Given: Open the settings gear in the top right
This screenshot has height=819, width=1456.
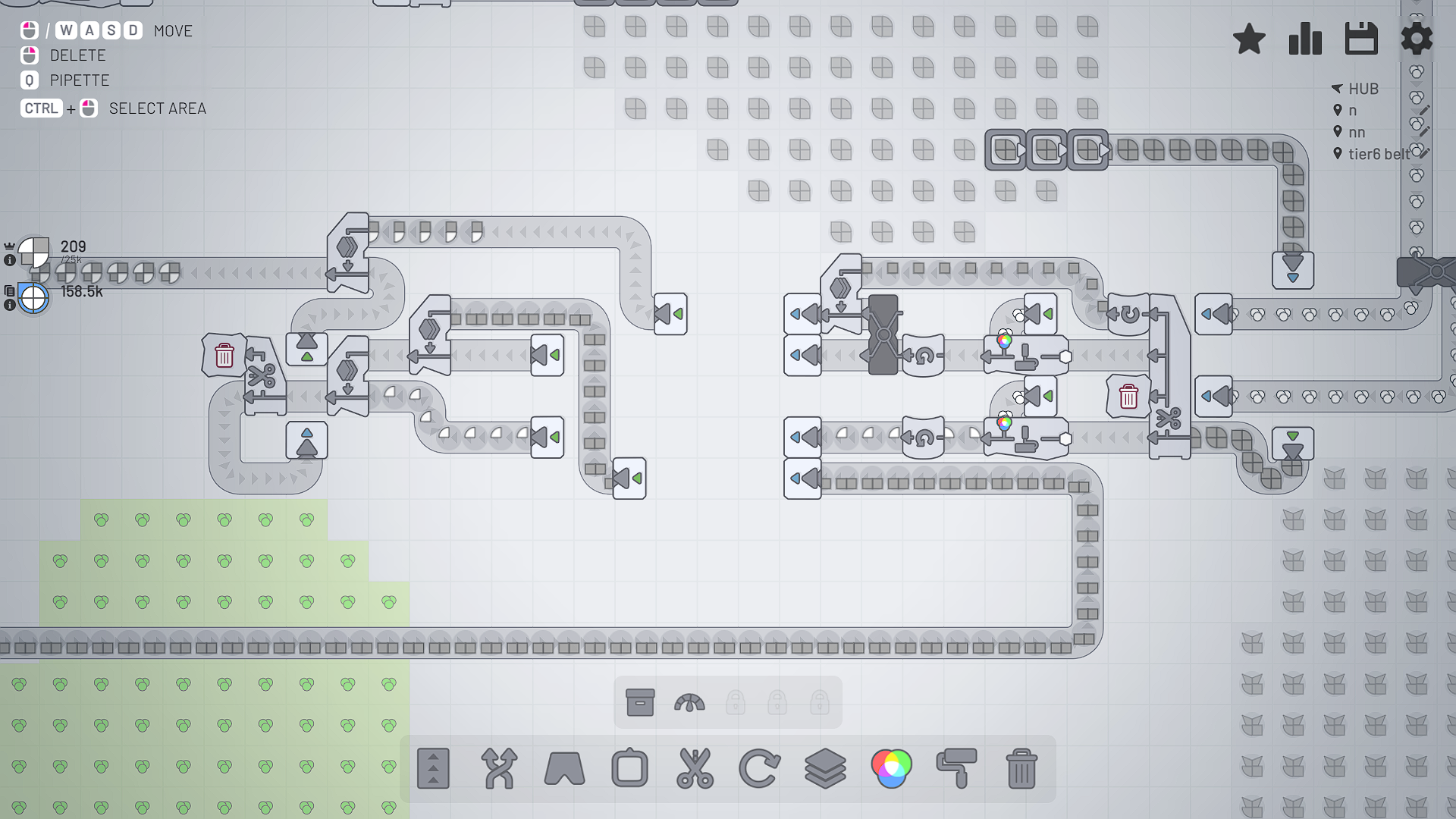Looking at the screenshot, I should pos(1417,39).
